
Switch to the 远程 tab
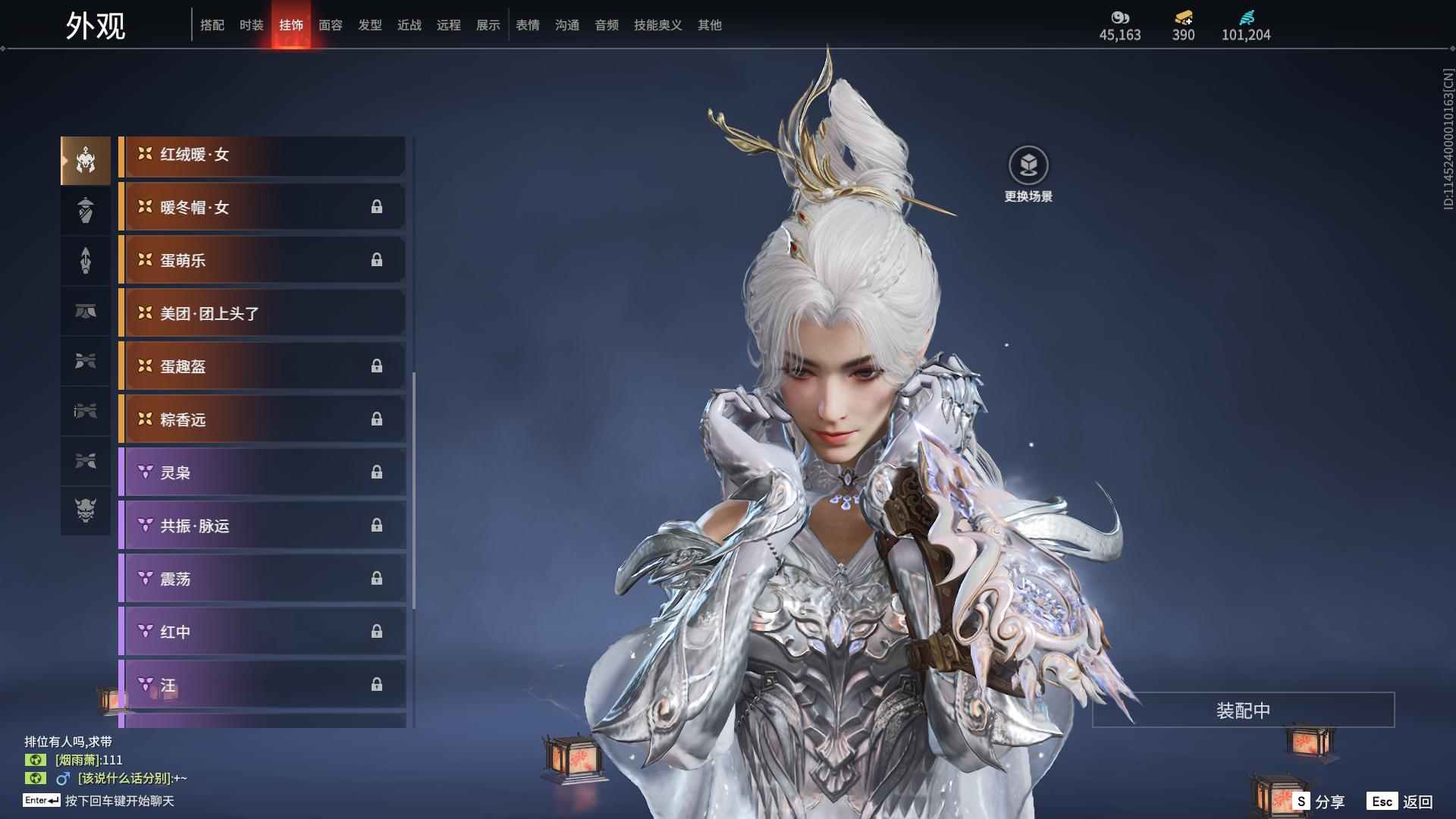(x=448, y=25)
